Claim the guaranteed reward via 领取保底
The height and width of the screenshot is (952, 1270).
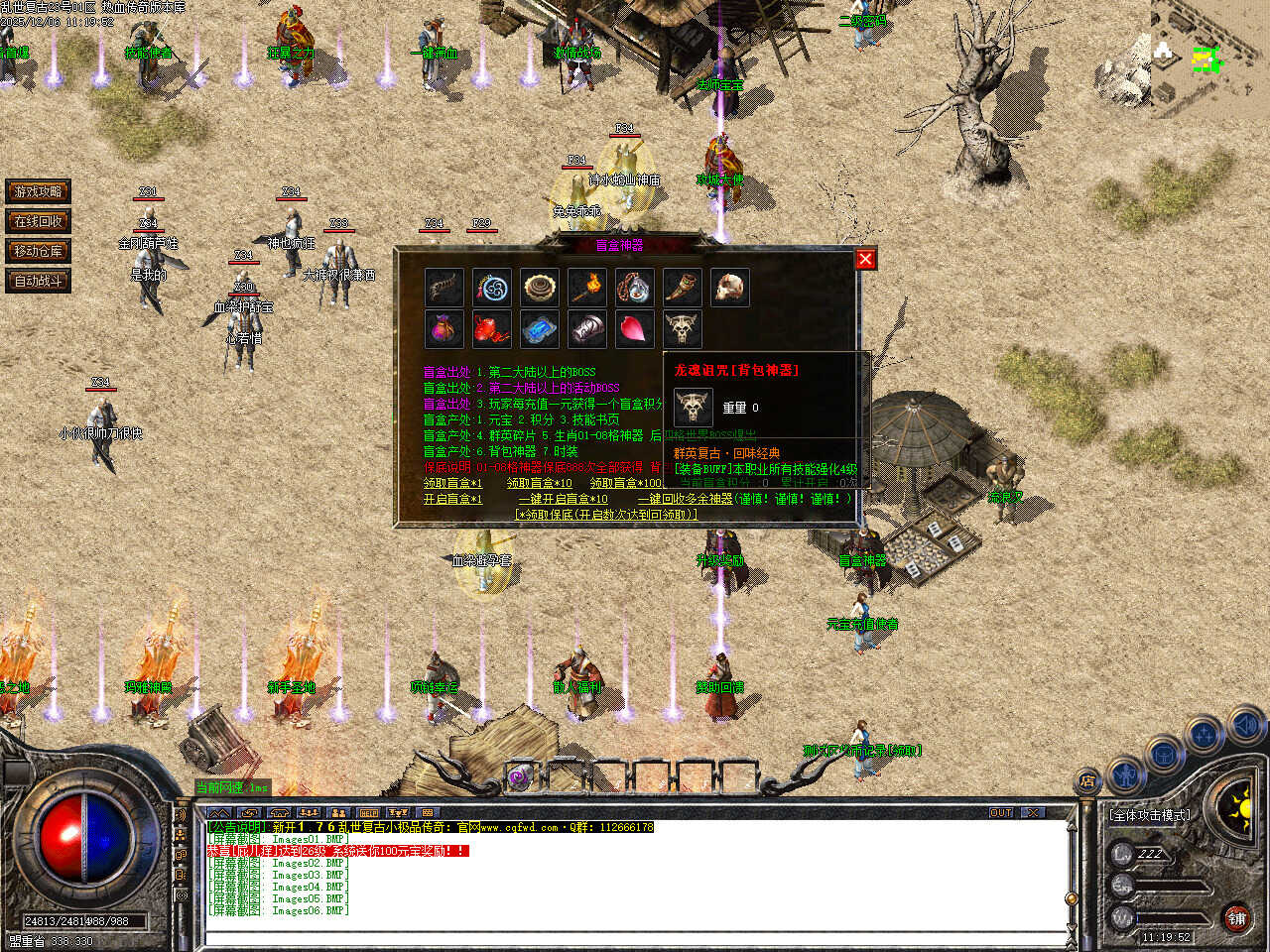(606, 515)
